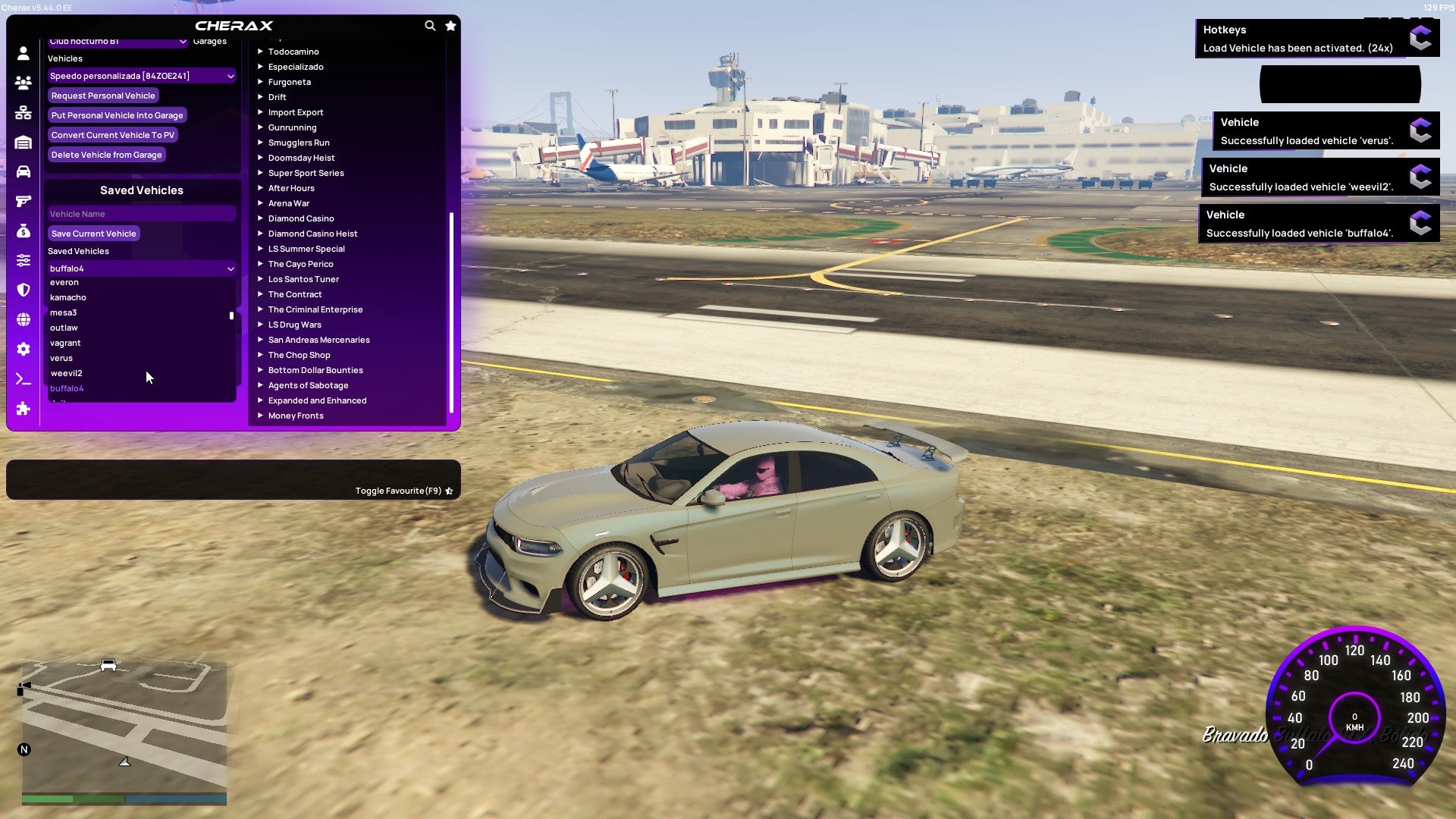This screenshot has width=1456, height=819.
Task: Select 'everon' from saved vehicles list
Action: [x=64, y=282]
